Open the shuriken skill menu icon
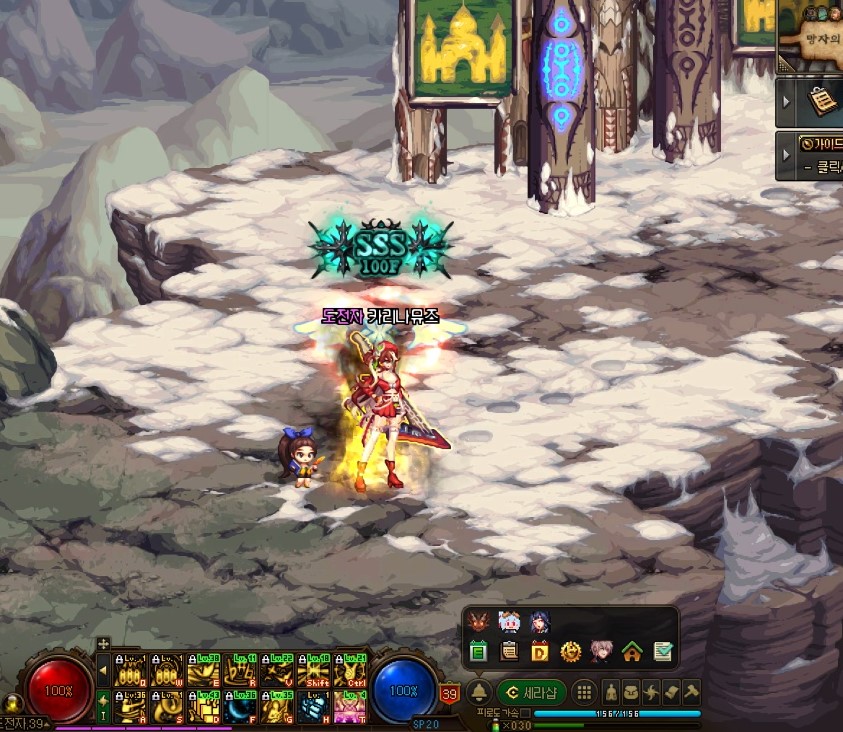This screenshot has height=732, width=843. (651, 692)
